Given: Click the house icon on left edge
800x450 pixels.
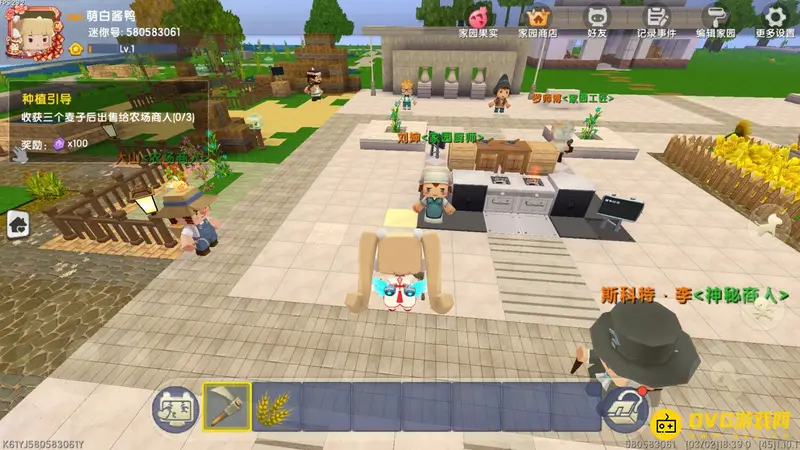Looking at the screenshot, I should (x=18, y=224).
